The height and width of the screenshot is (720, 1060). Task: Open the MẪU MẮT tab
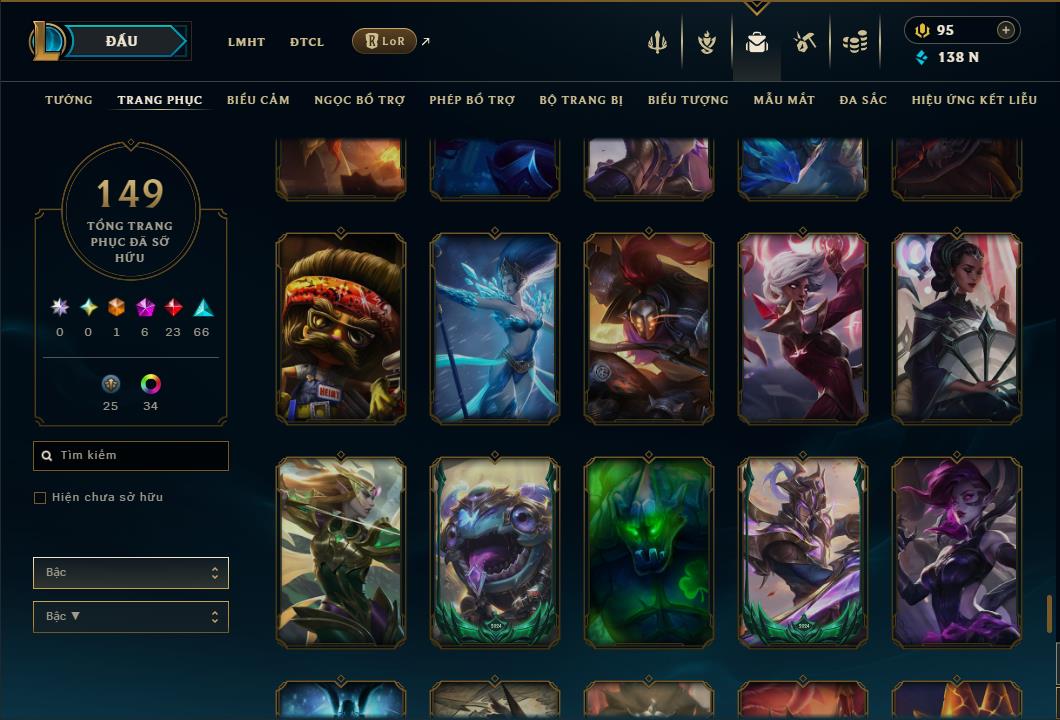click(784, 100)
